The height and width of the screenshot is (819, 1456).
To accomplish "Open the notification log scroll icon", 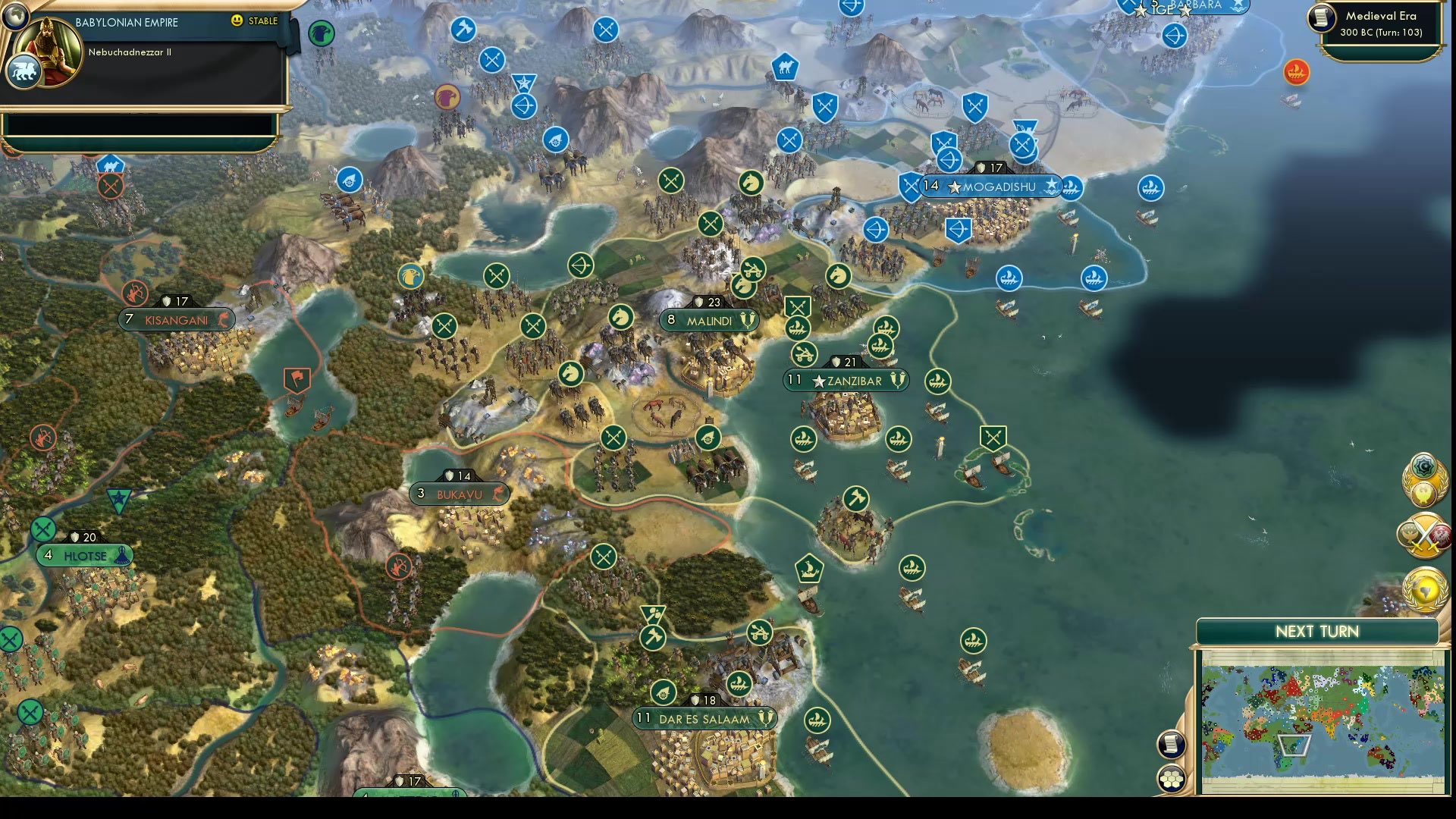I will coord(1172,745).
